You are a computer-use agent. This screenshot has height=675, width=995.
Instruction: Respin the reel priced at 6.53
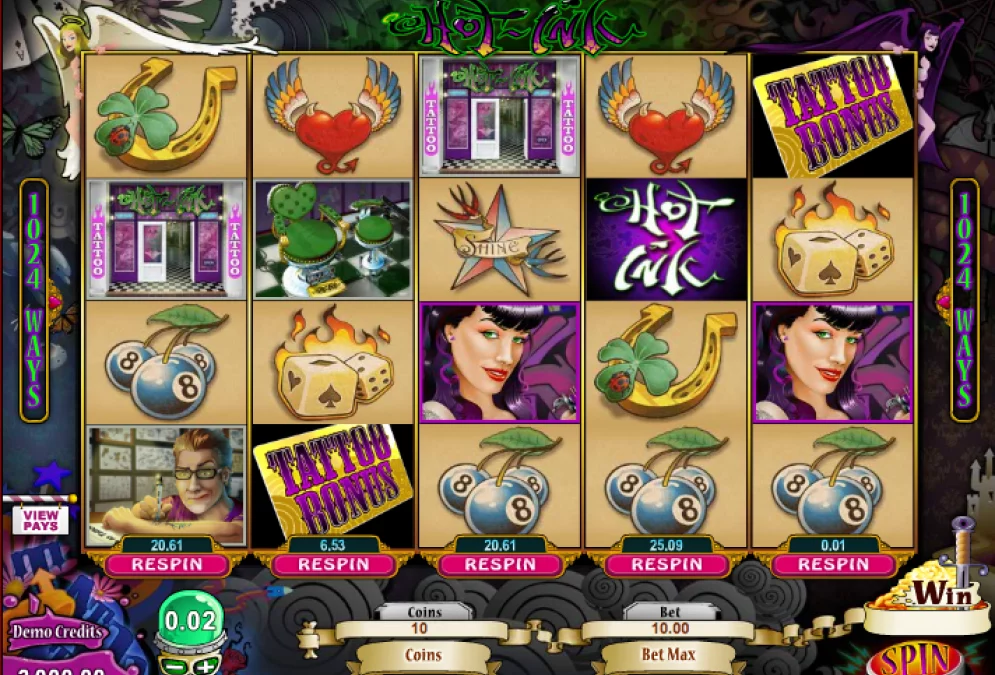pos(333,564)
